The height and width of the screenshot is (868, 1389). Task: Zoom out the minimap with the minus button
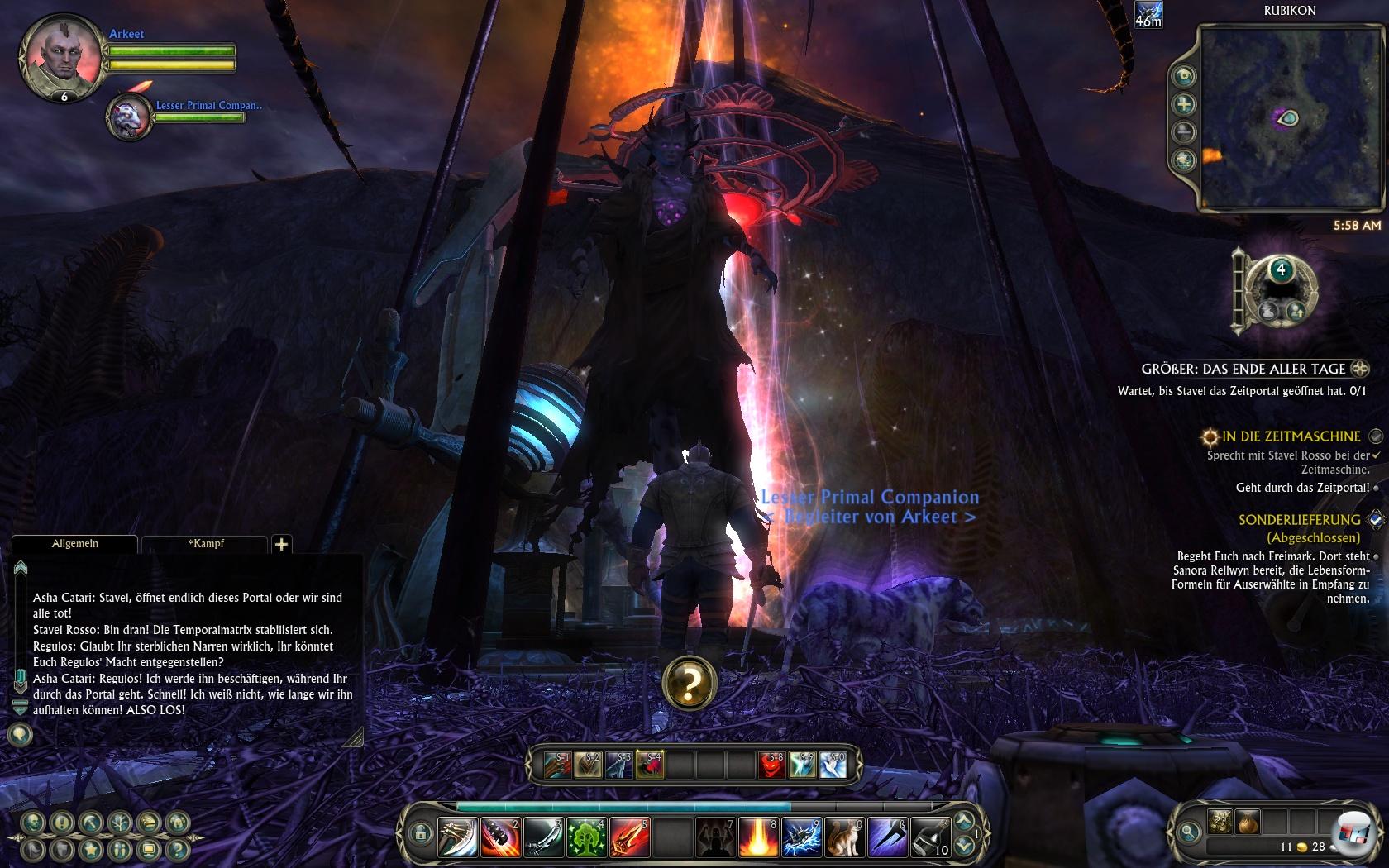point(1185,131)
